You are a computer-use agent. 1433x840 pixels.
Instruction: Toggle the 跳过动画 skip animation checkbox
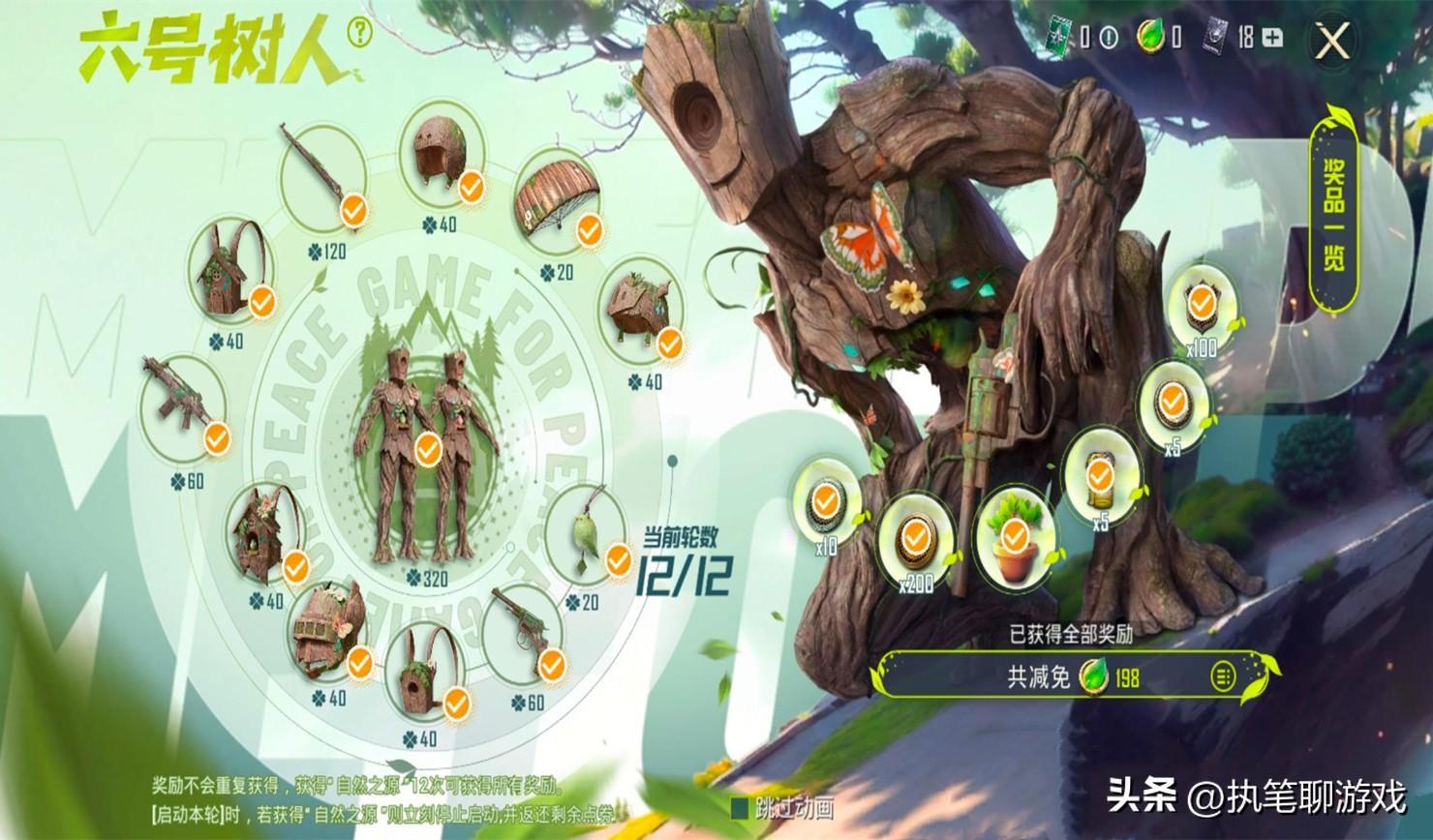740,806
